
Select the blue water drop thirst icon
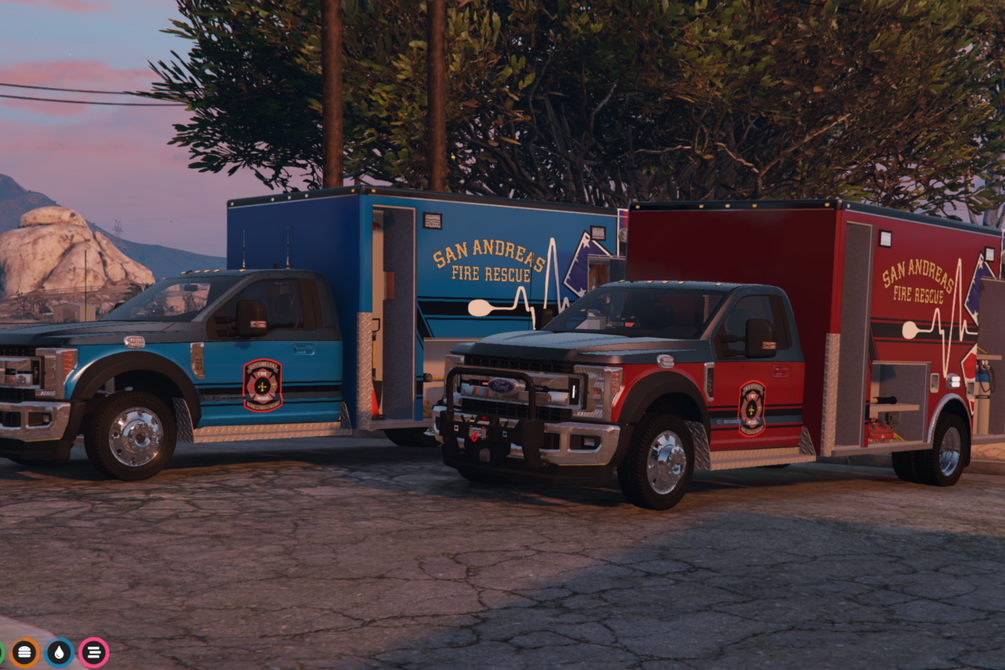pos(59,653)
